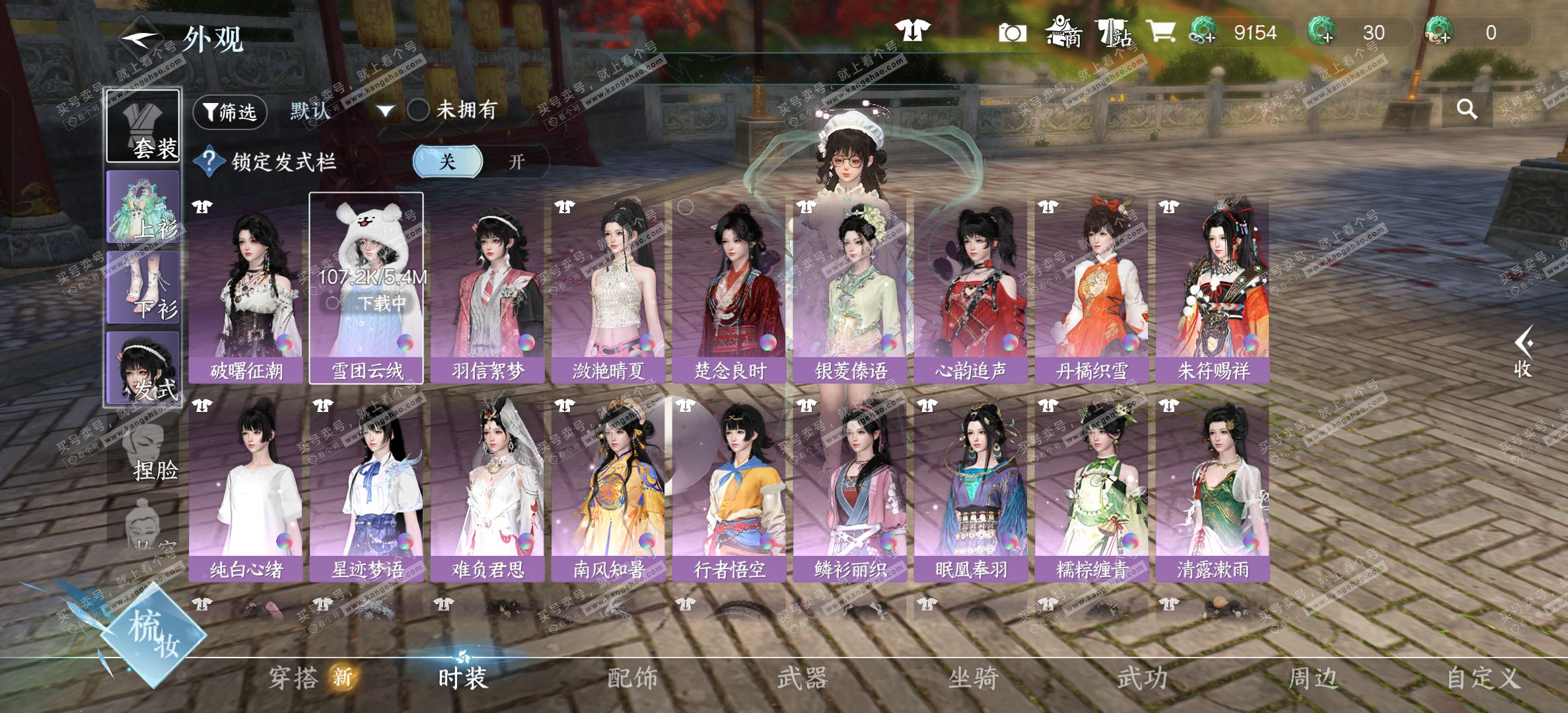Go back using the arrow beside 外观
This screenshot has width=1568, height=713.
140,38
